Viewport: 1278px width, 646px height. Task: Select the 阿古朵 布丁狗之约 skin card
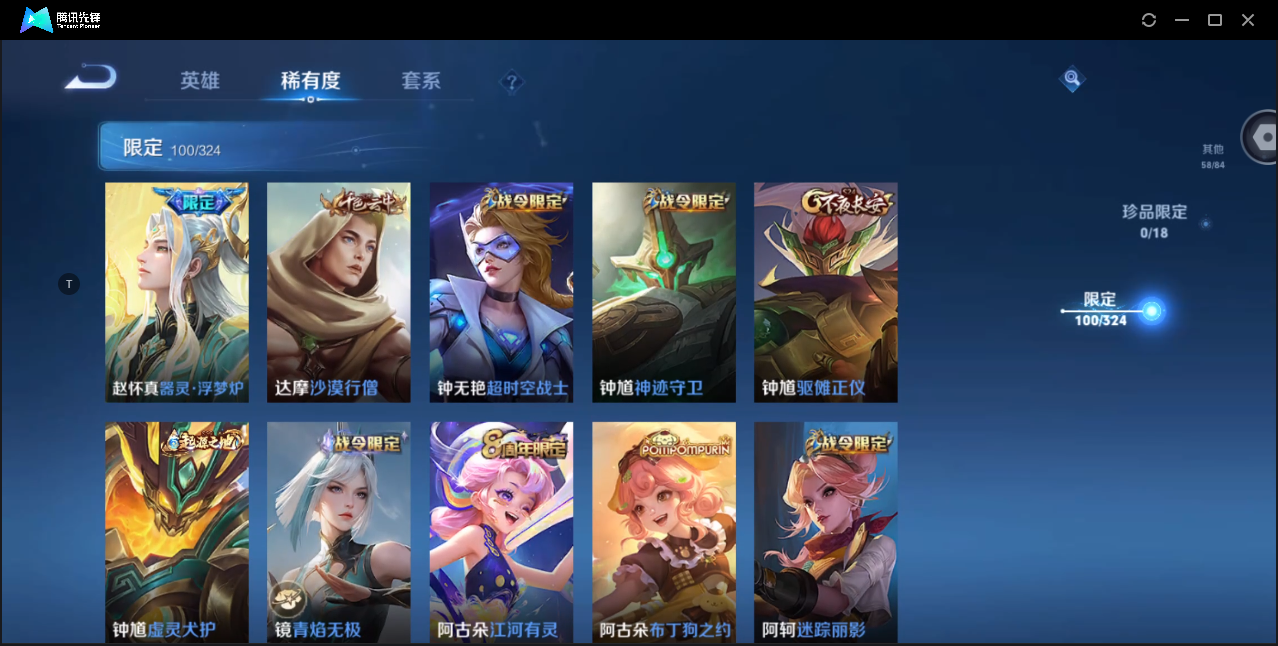[x=663, y=532]
